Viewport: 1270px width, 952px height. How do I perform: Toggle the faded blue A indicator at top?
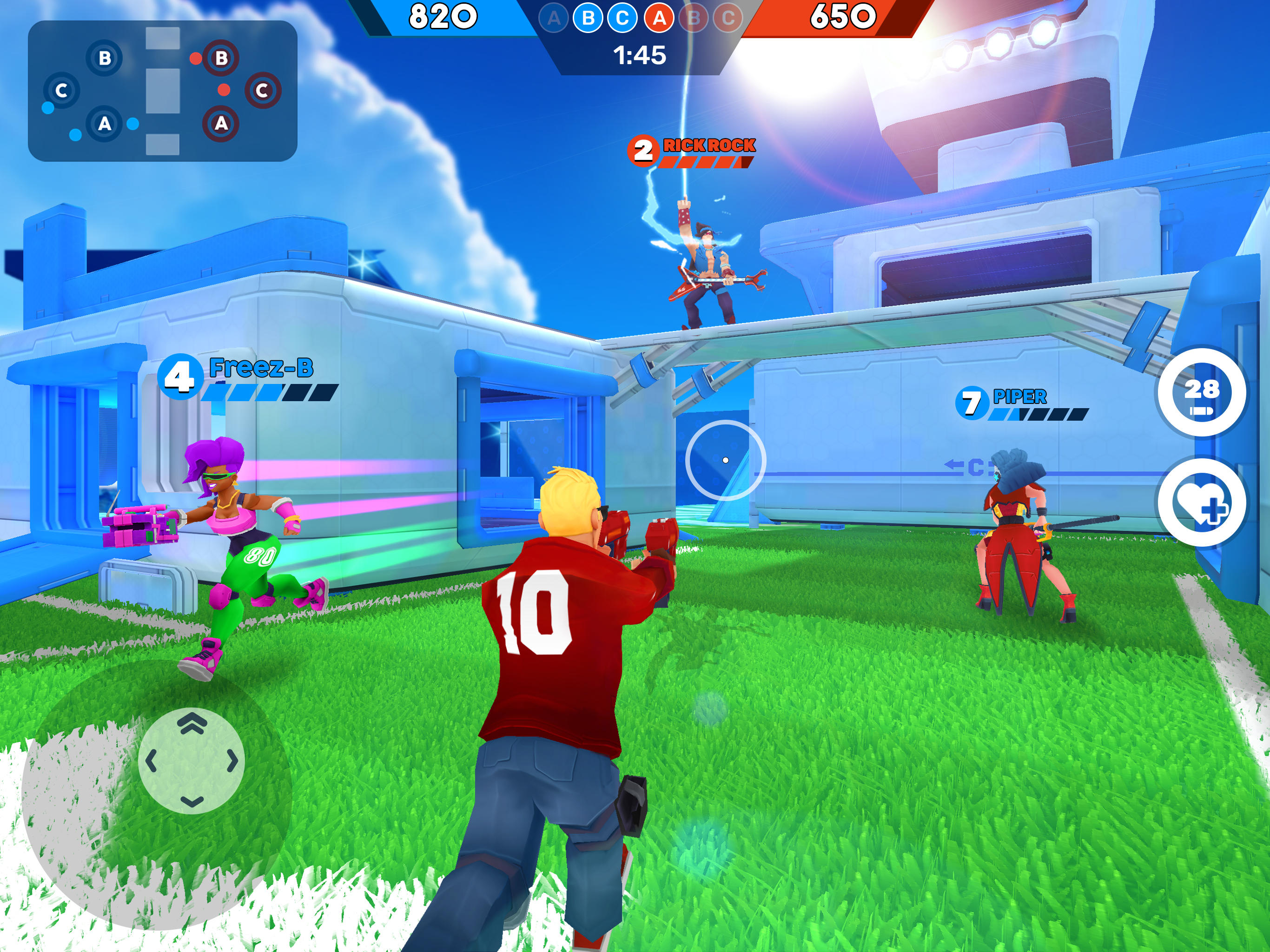pos(554,17)
